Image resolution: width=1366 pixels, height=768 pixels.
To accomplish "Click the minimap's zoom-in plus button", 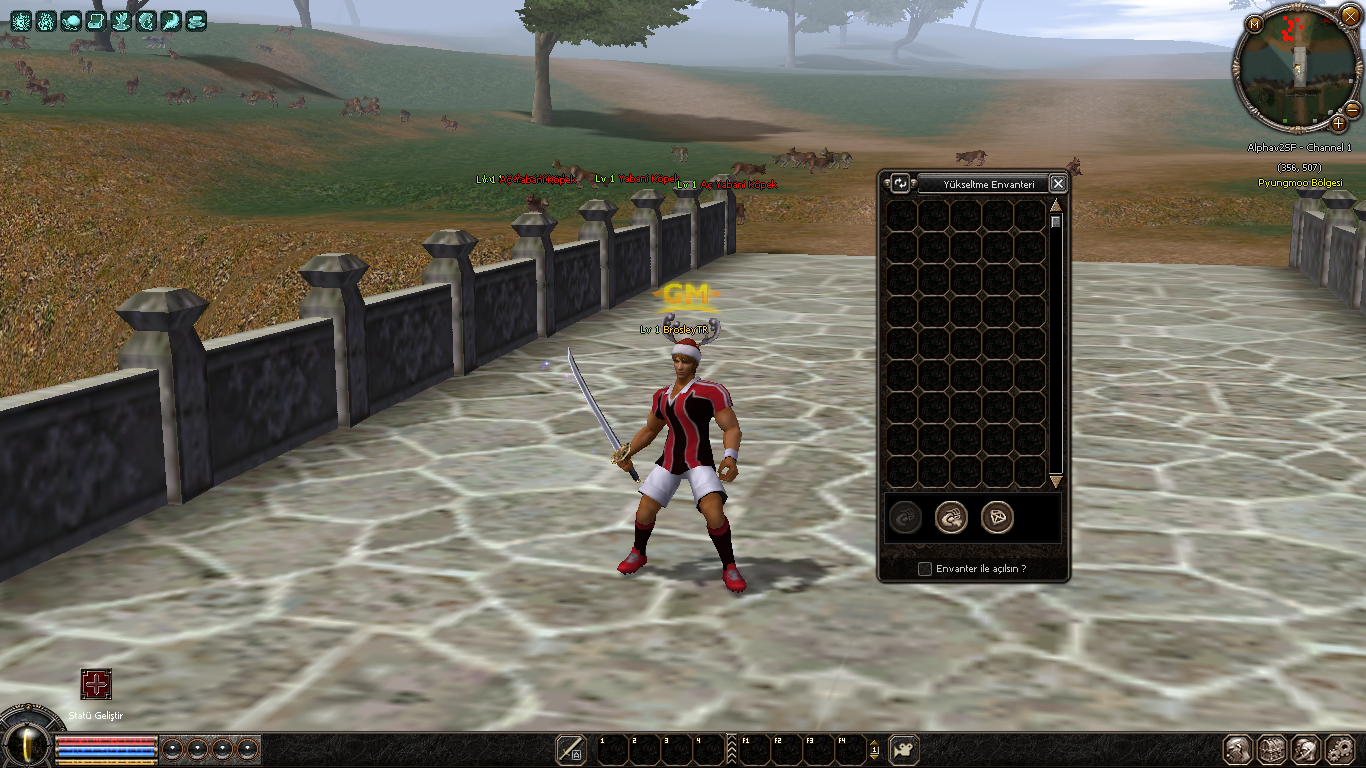I will (1338, 123).
